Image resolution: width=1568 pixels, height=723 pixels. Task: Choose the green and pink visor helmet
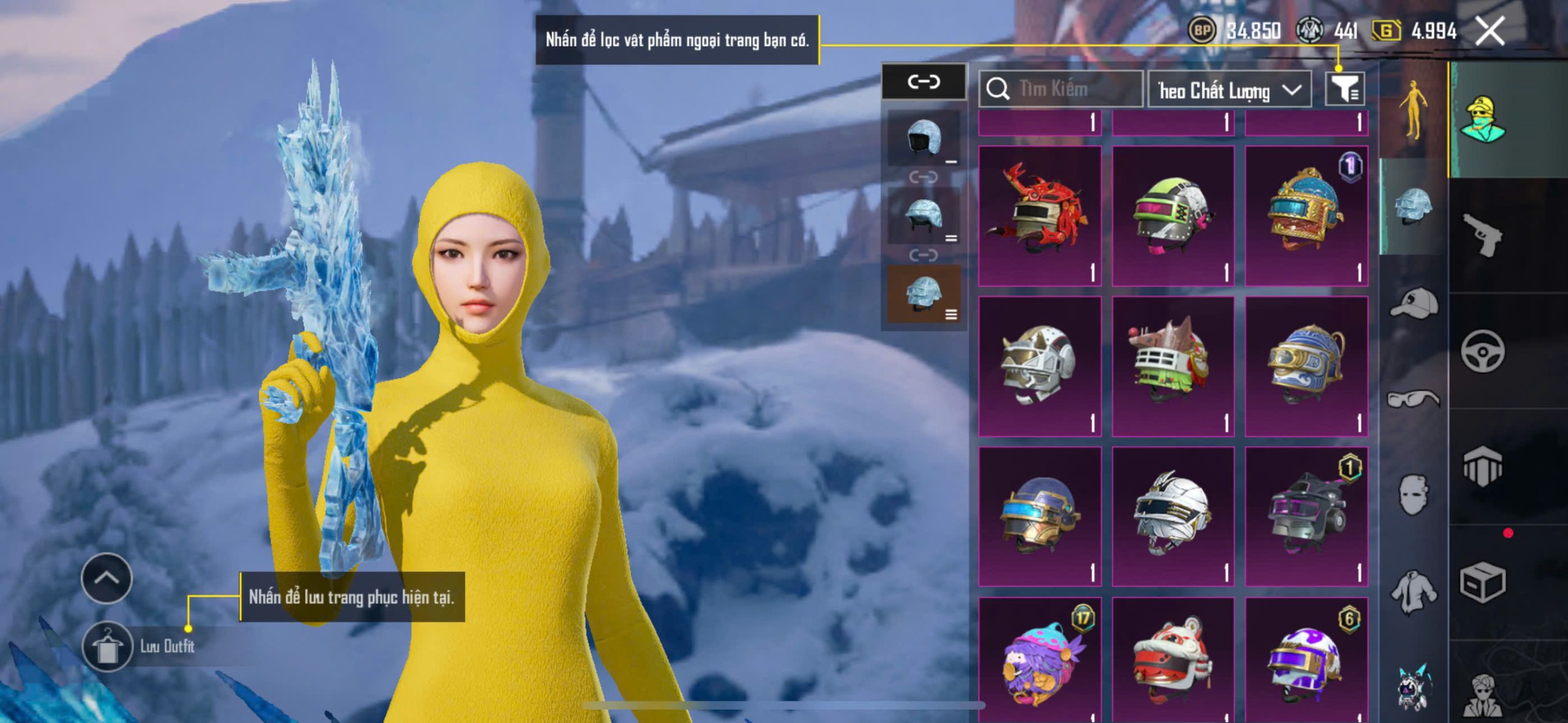[x=1172, y=215]
